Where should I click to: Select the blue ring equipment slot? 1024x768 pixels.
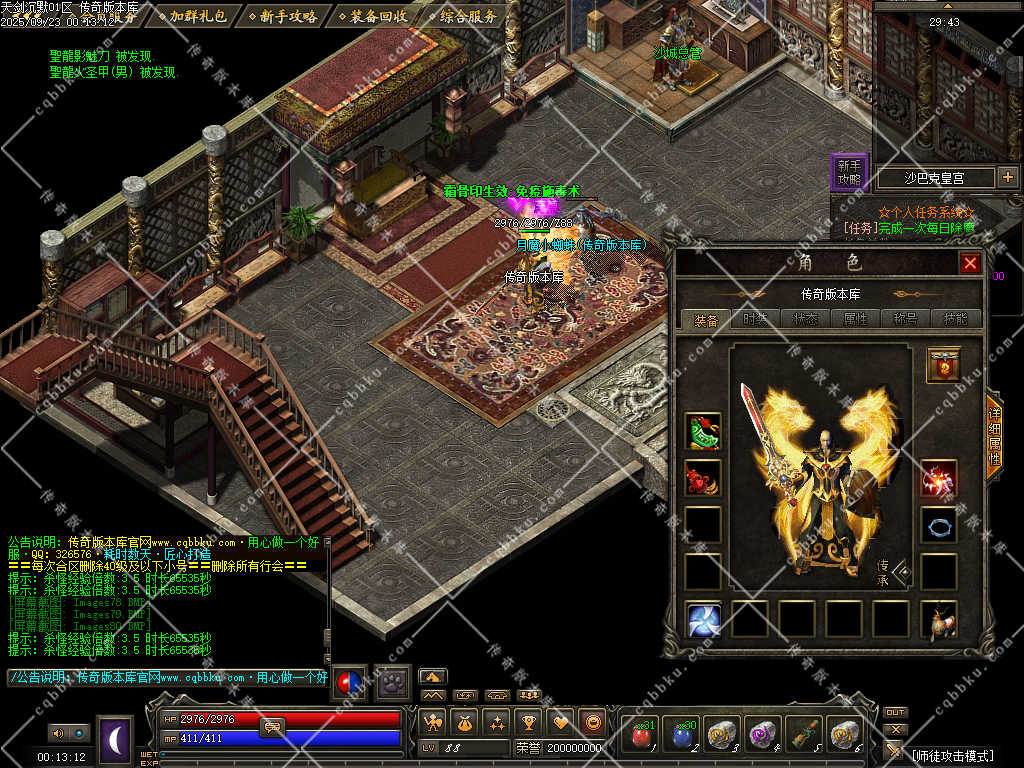[939, 525]
